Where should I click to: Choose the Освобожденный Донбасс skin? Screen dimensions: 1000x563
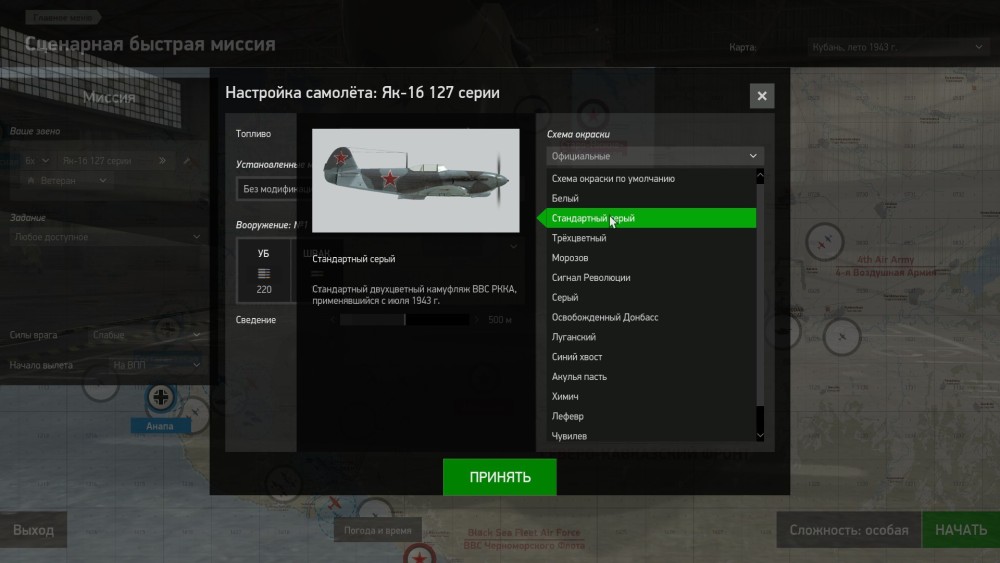click(x=605, y=317)
